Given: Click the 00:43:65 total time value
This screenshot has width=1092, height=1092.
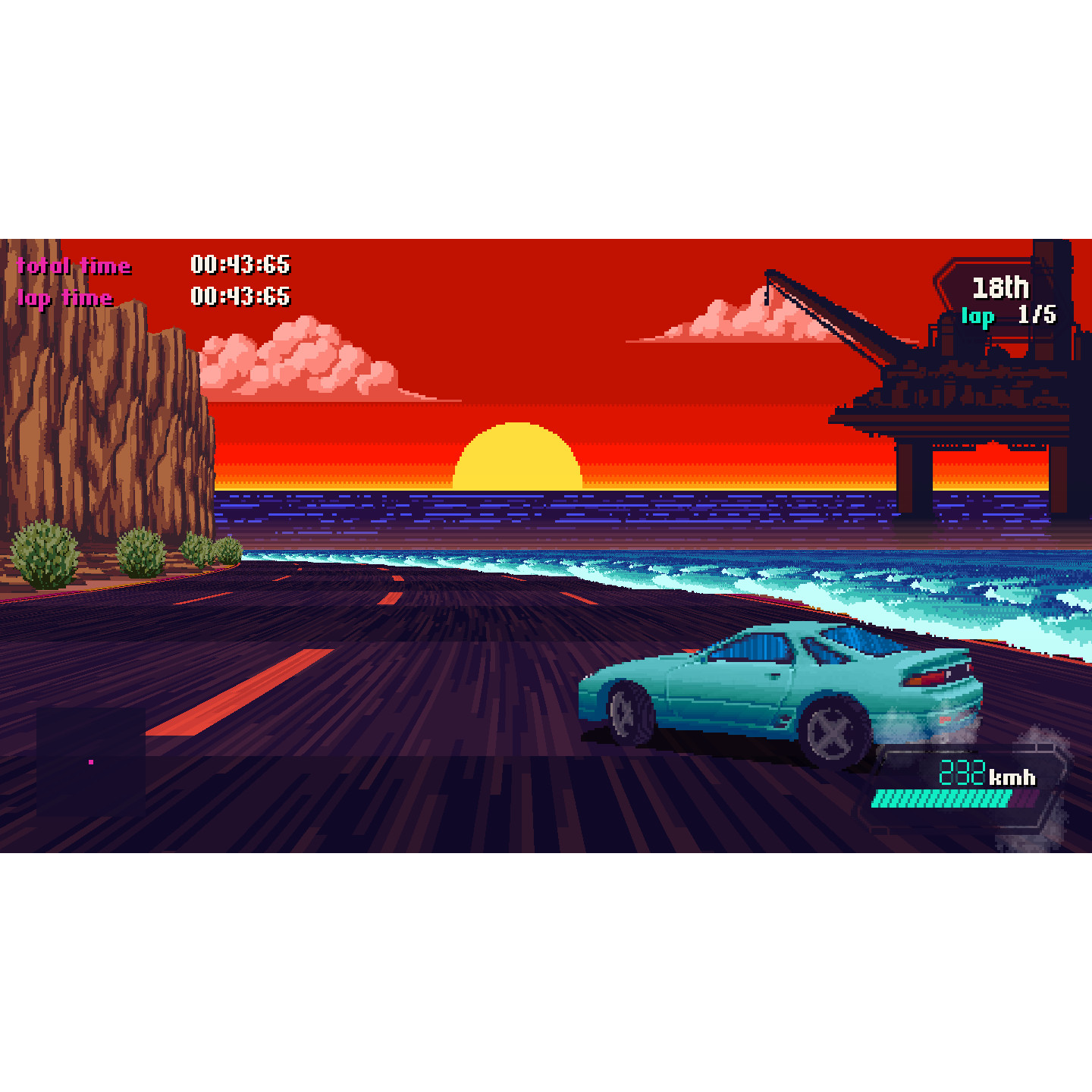Looking at the screenshot, I should click(x=241, y=265).
